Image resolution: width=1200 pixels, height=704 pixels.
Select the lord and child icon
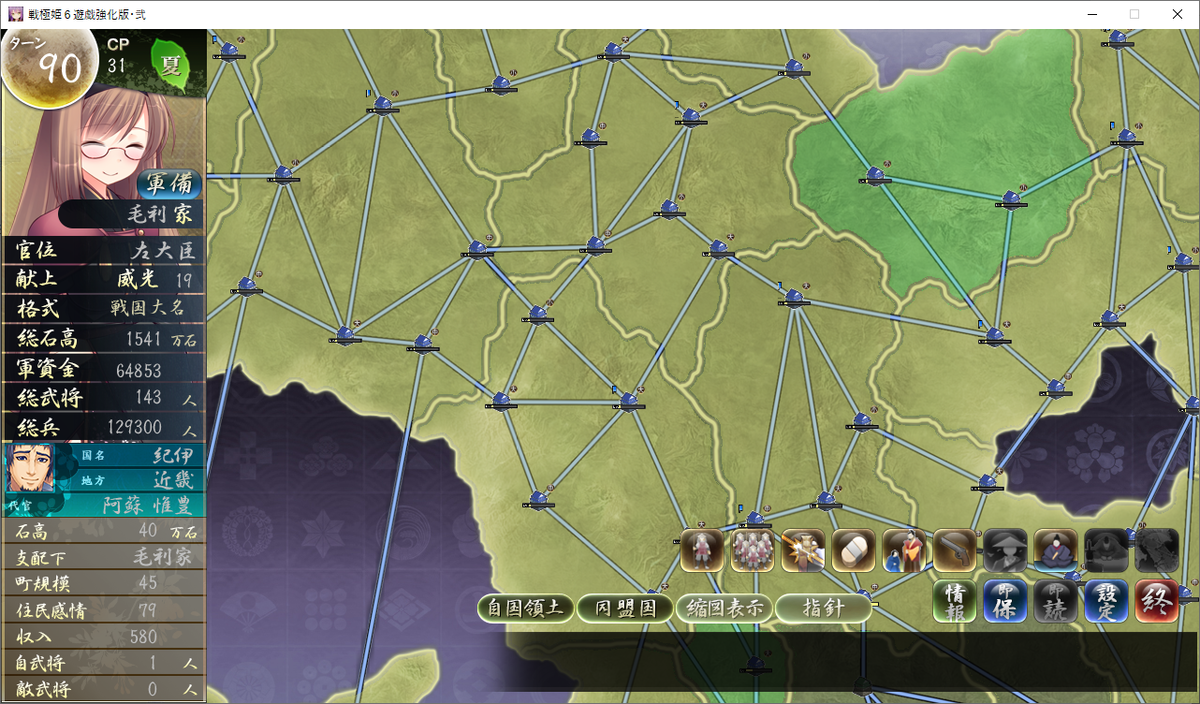(x=904, y=551)
